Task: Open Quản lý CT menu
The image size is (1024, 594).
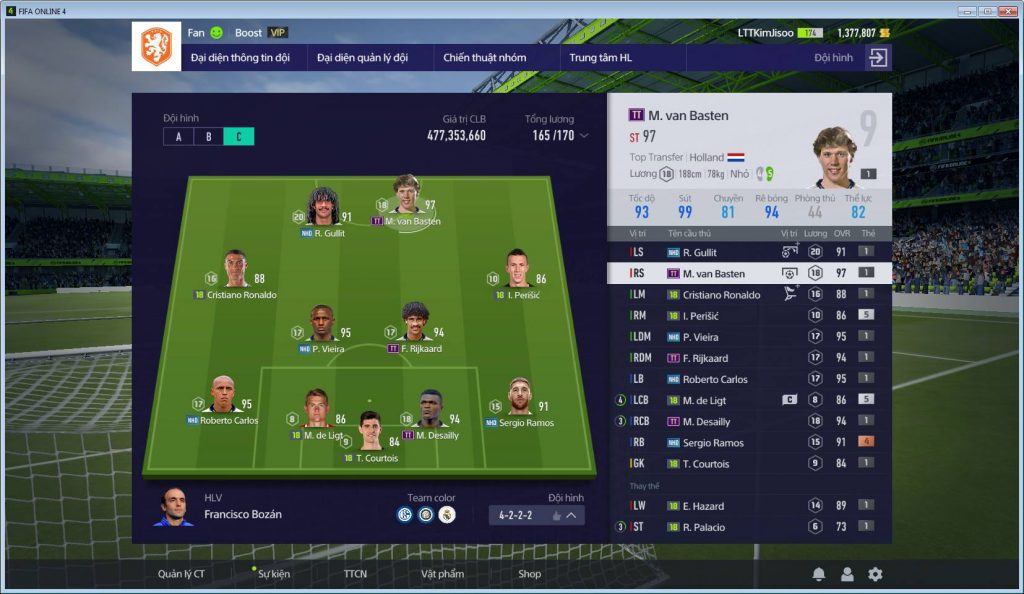Action: [x=181, y=574]
